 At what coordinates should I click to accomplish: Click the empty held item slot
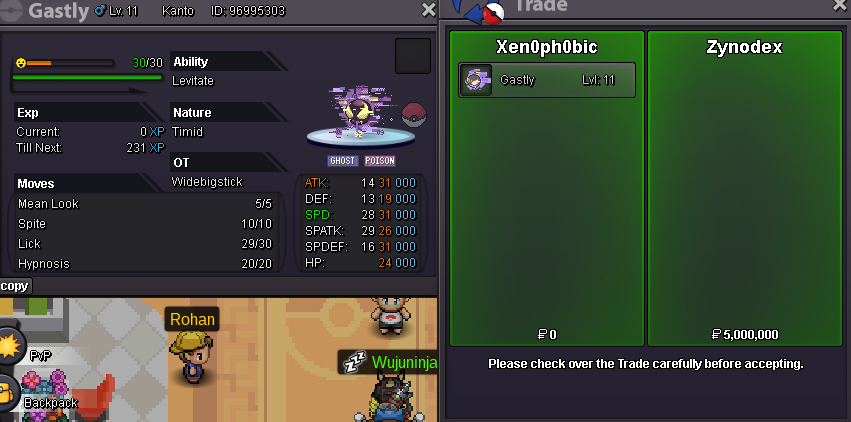(412, 56)
